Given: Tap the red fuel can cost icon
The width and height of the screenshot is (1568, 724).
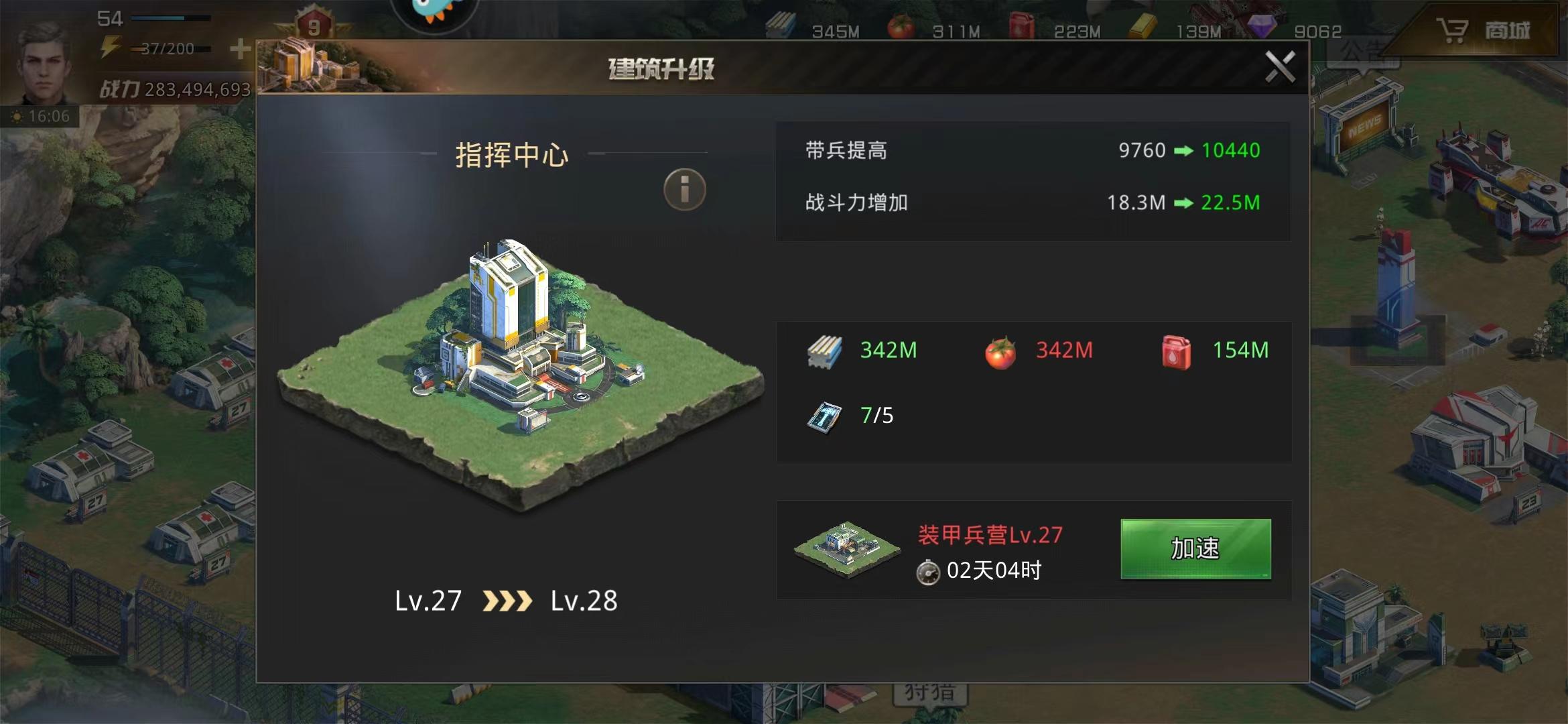Looking at the screenshot, I should click(1176, 352).
